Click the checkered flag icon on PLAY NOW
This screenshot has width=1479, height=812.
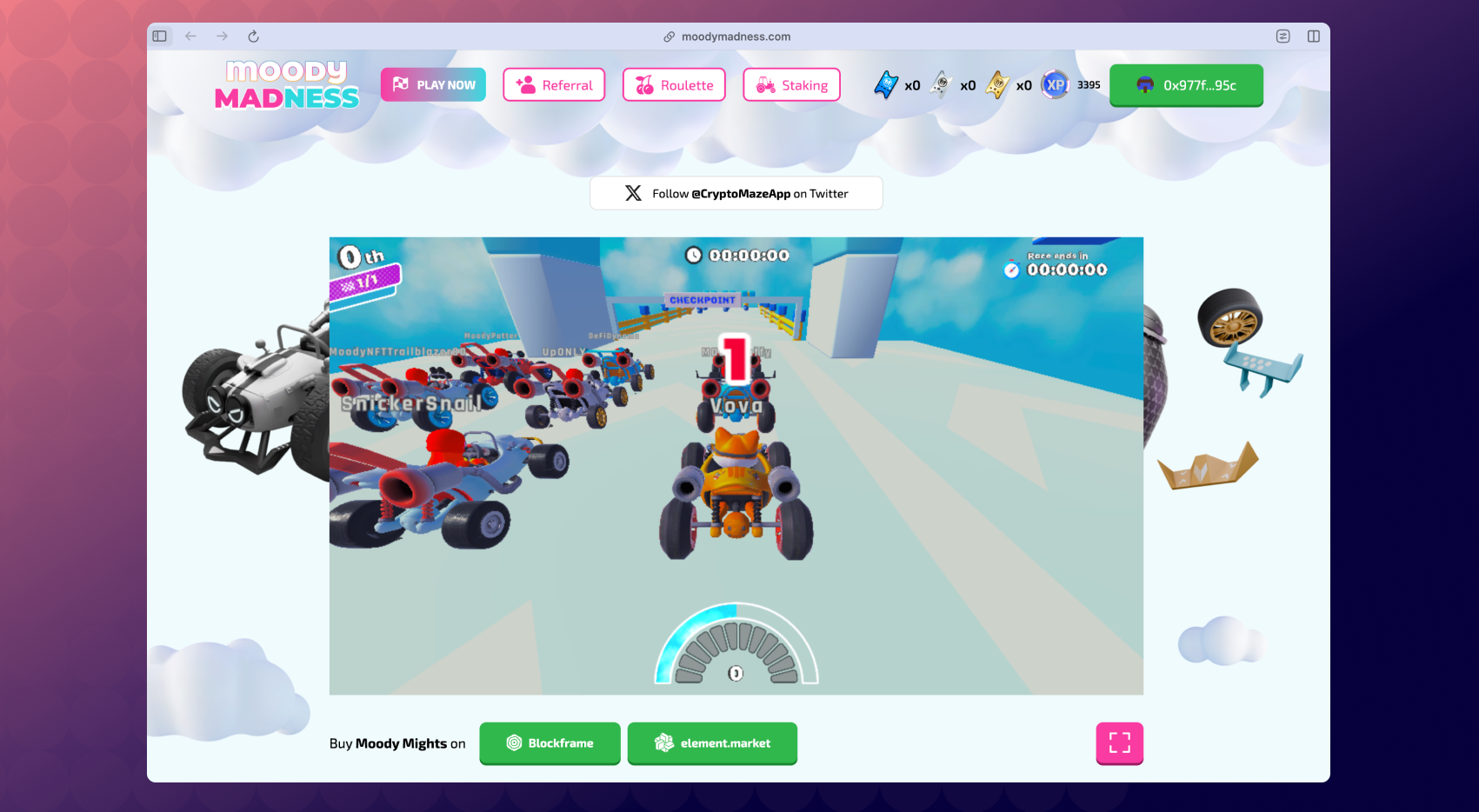click(x=399, y=84)
